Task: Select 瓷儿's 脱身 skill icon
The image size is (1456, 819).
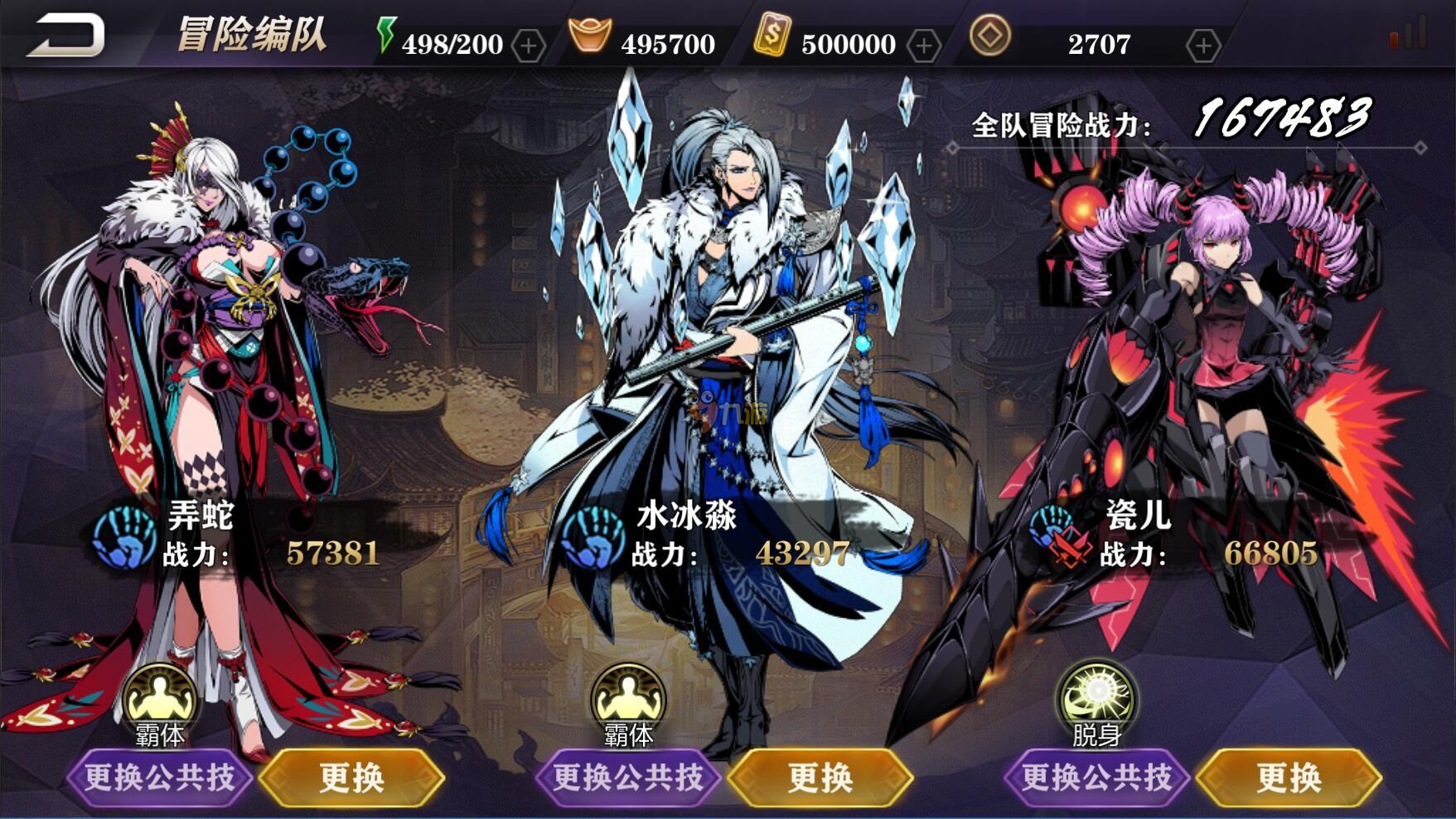Action: click(x=1096, y=699)
